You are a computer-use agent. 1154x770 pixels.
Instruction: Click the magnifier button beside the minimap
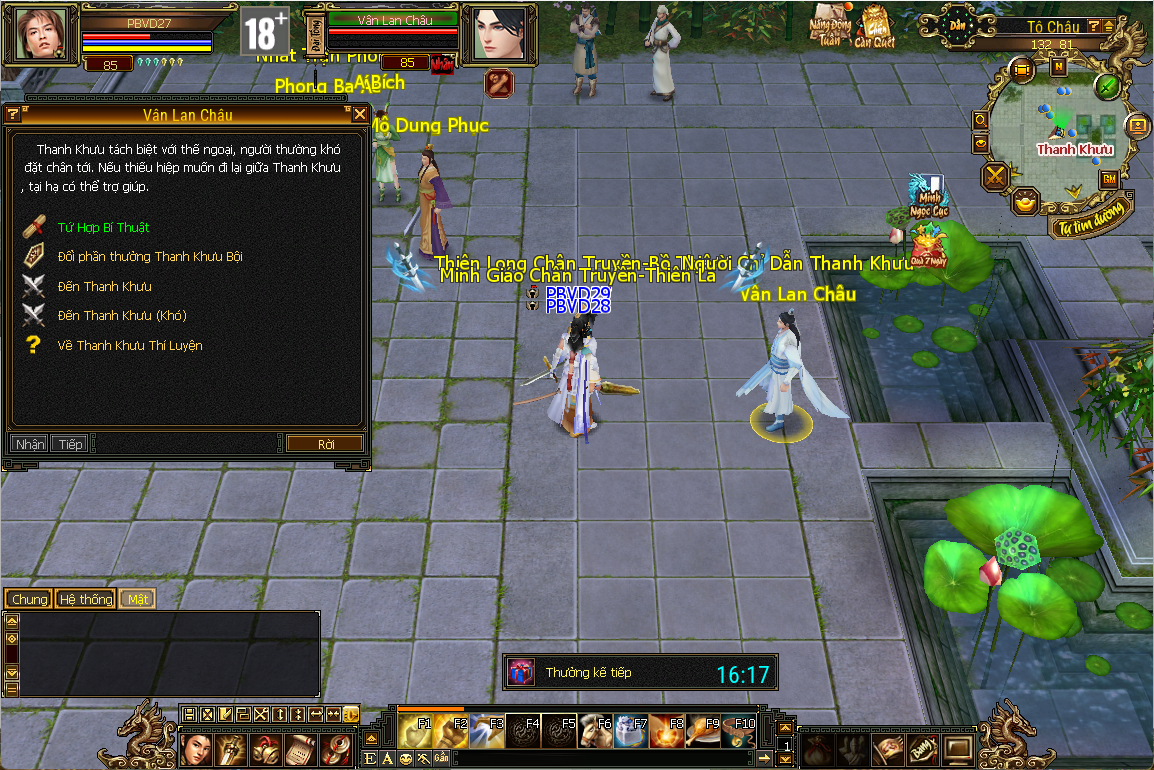click(981, 120)
